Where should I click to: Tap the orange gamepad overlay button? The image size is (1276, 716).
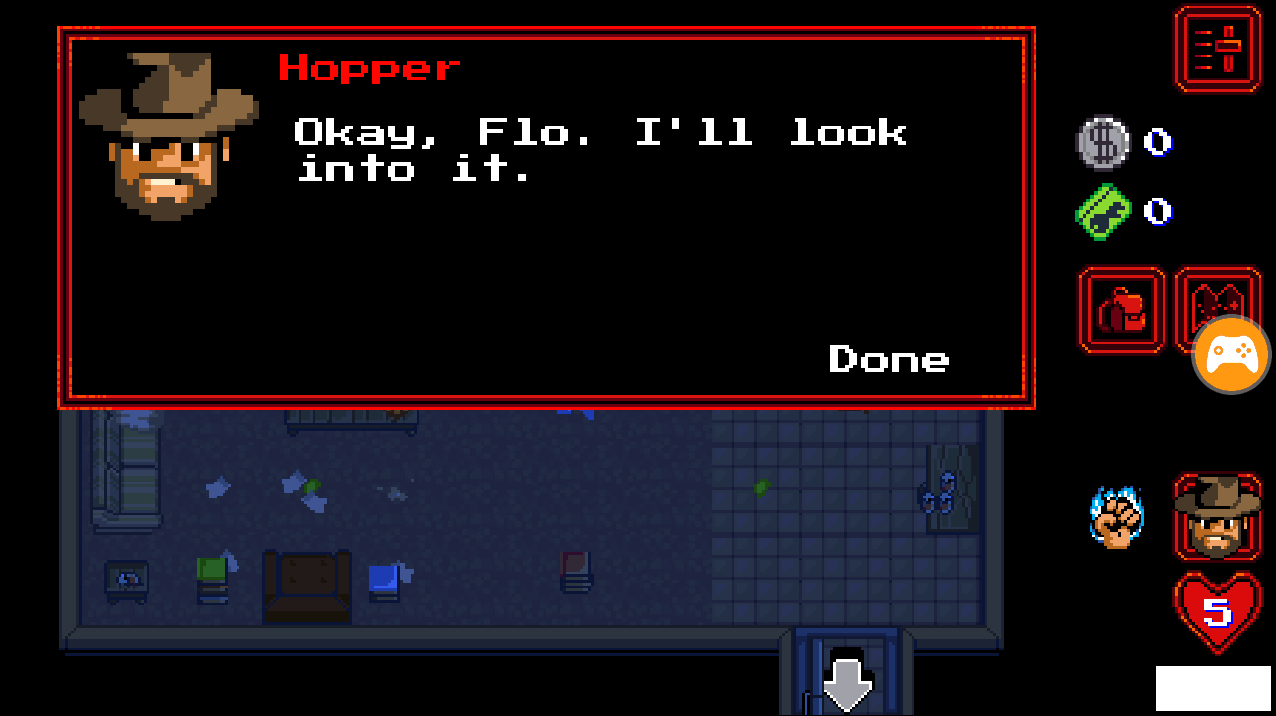1231,354
